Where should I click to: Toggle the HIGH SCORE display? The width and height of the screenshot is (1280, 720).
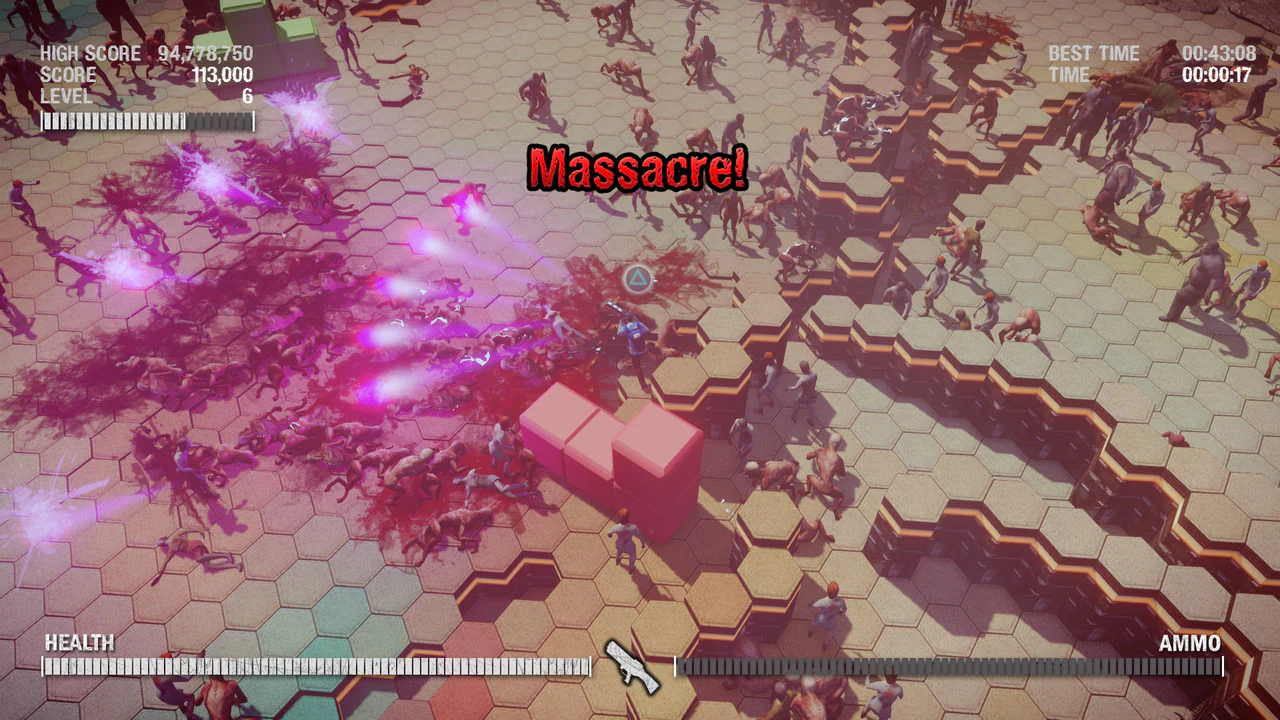coord(90,53)
